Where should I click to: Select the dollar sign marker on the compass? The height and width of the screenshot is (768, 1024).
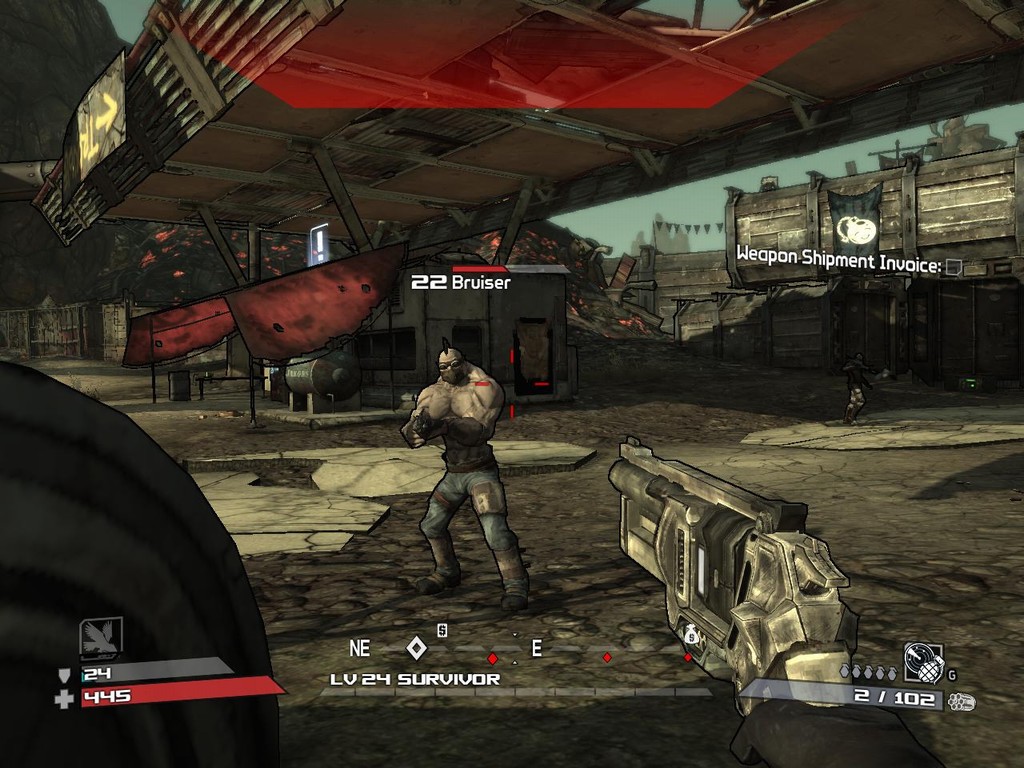(x=442, y=630)
